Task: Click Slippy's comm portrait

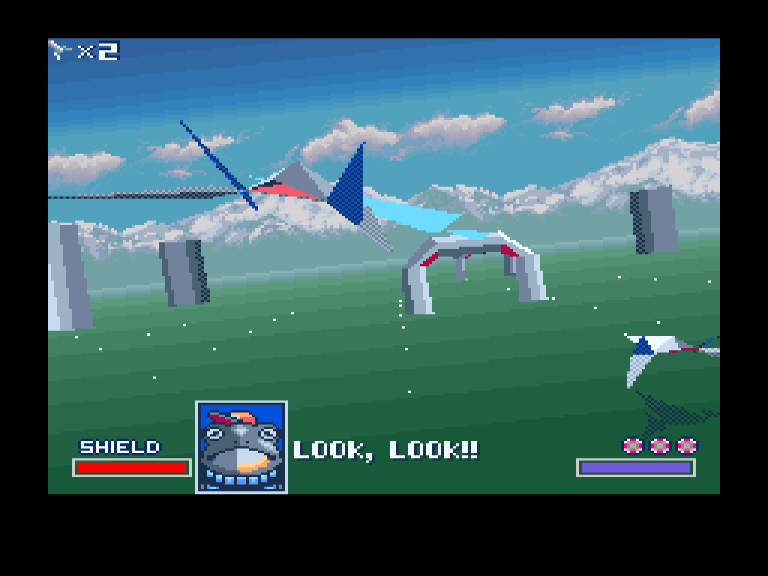Action: click(241, 446)
